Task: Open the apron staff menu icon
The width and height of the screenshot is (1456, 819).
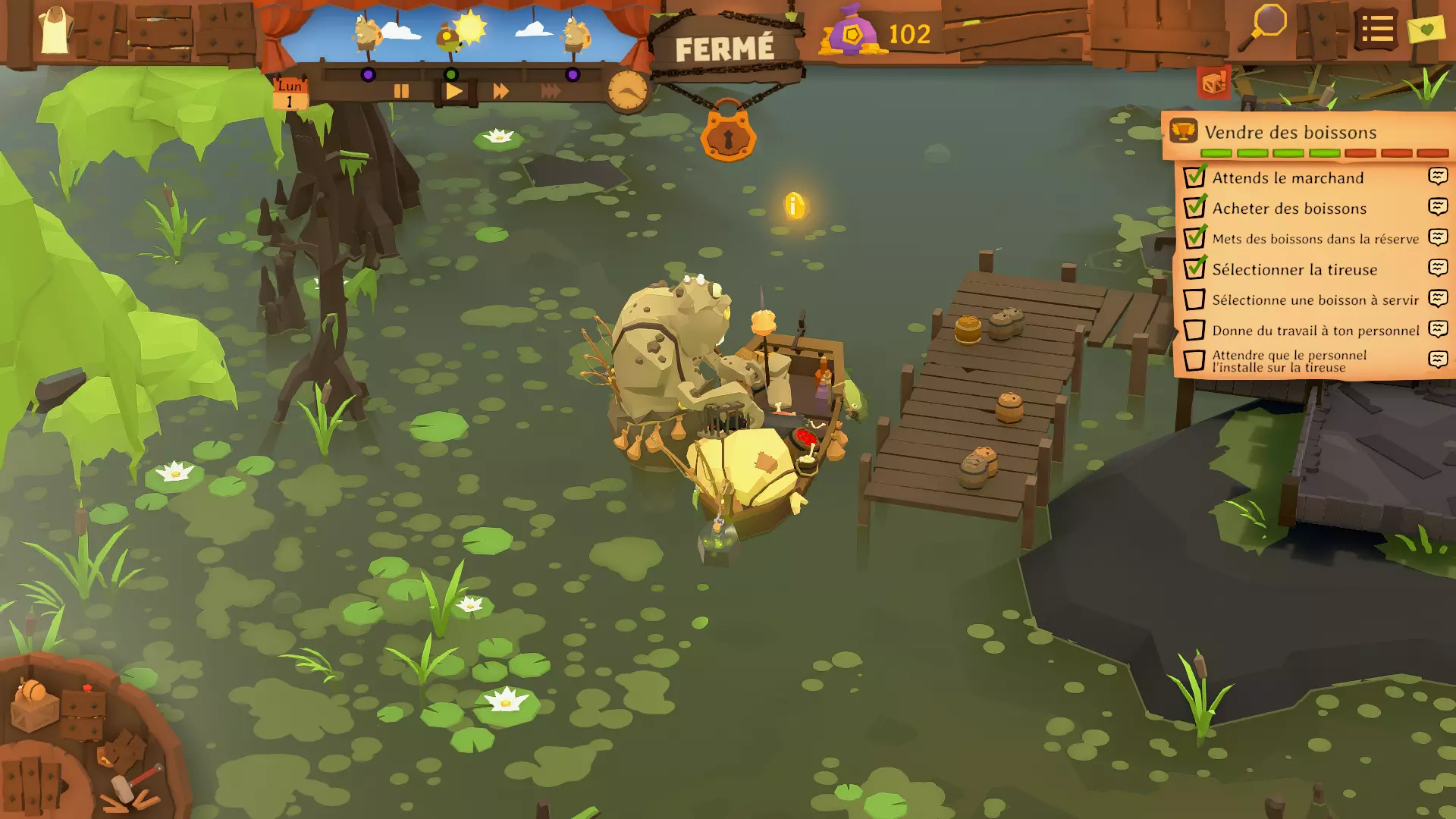Action: coord(55,32)
